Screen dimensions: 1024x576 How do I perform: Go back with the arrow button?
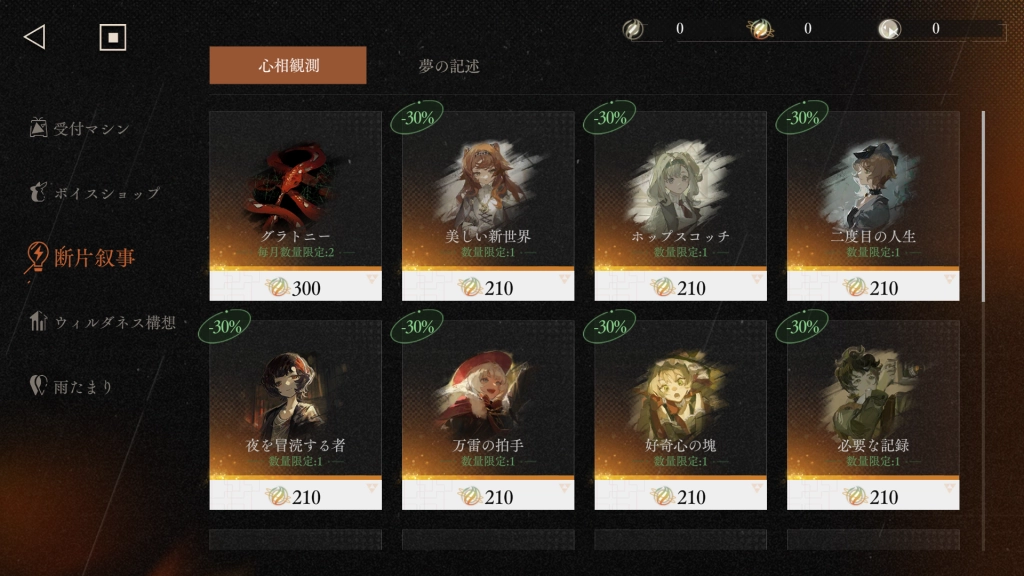pos(34,37)
